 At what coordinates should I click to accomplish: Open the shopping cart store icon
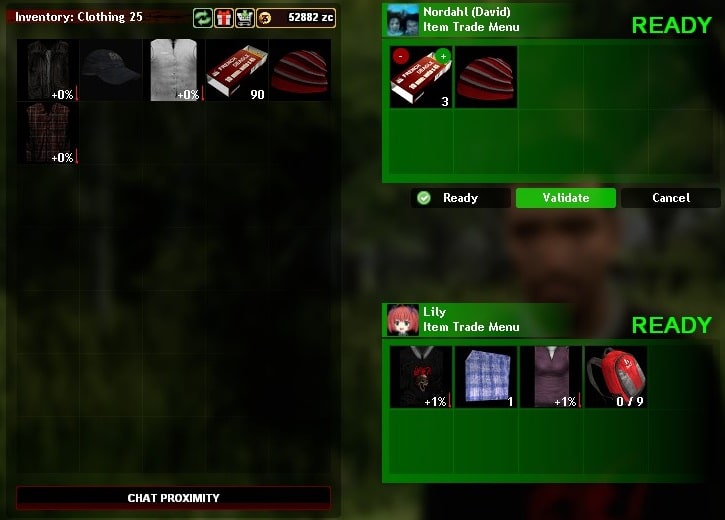click(244, 18)
